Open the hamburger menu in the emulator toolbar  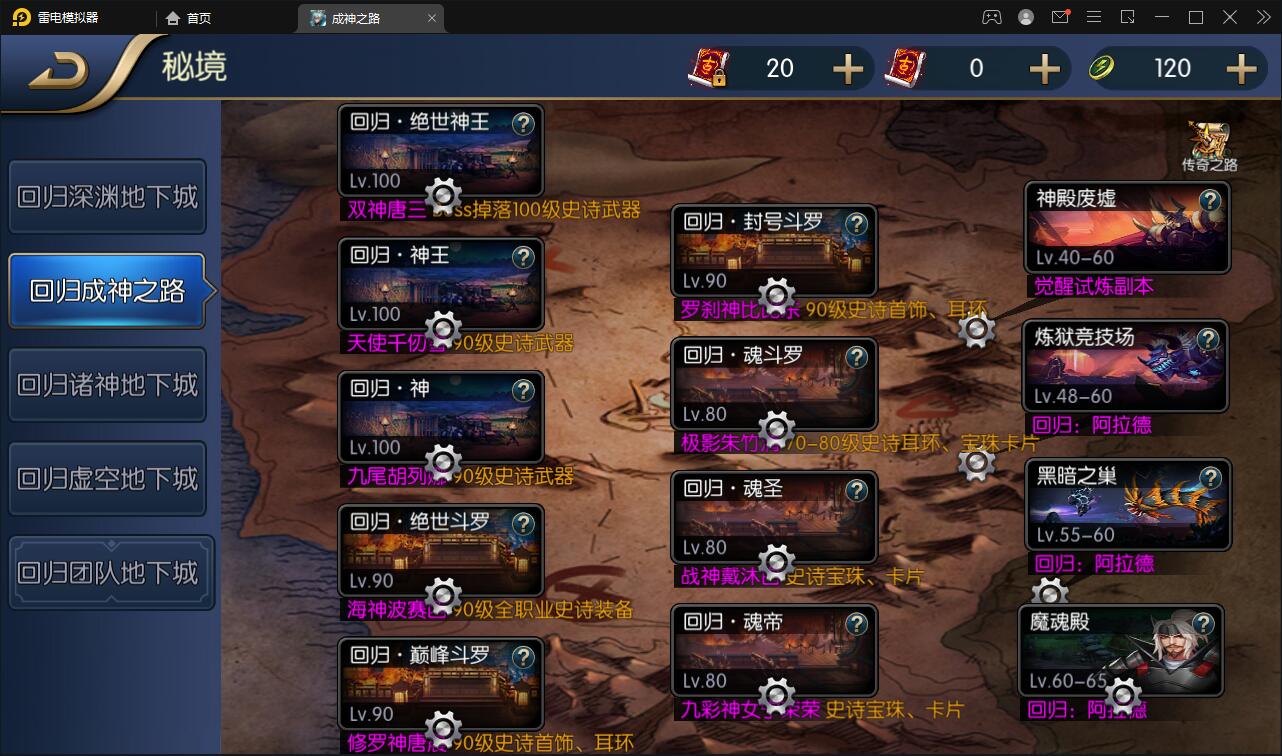click(1095, 16)
